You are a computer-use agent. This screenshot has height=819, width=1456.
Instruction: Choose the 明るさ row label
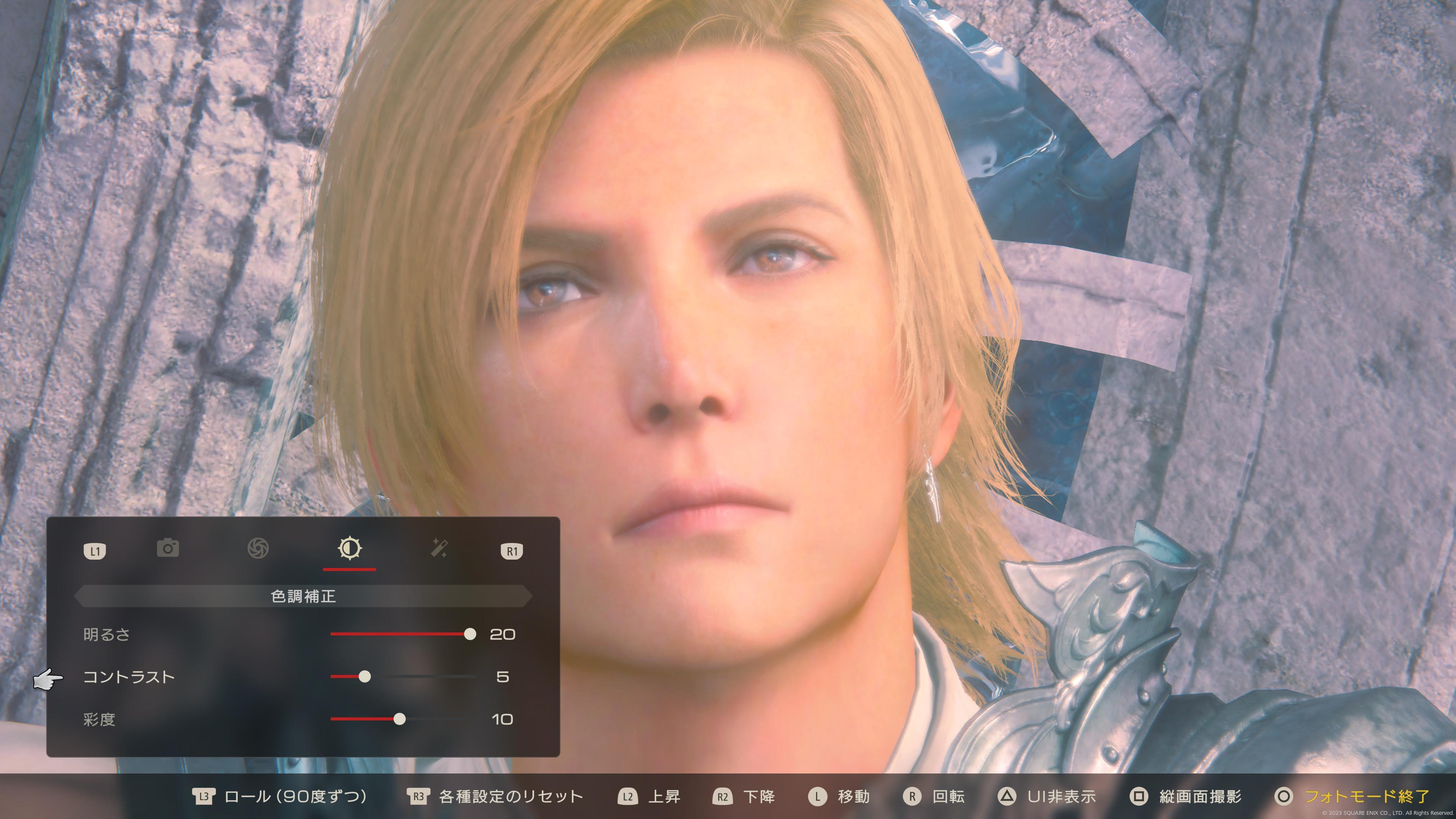point(107,635)
